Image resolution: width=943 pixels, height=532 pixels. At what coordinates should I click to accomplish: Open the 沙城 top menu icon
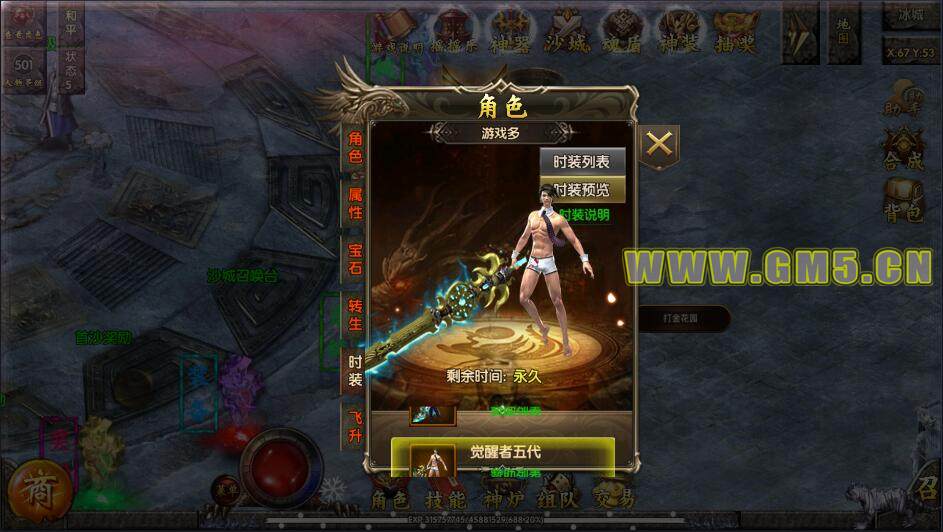click(567, 33)
